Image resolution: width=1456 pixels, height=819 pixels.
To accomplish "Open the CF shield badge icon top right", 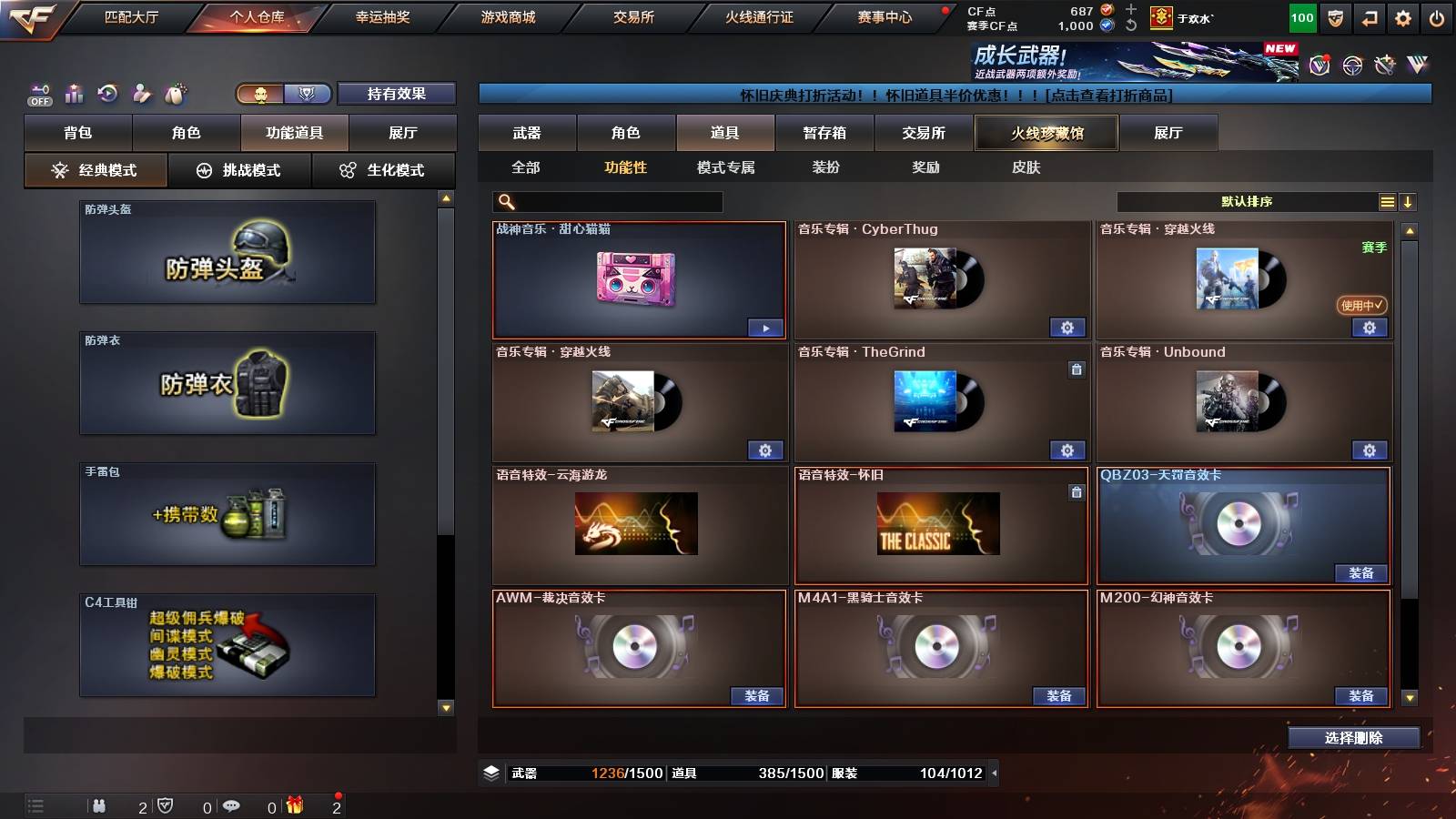I will 1334,16.
